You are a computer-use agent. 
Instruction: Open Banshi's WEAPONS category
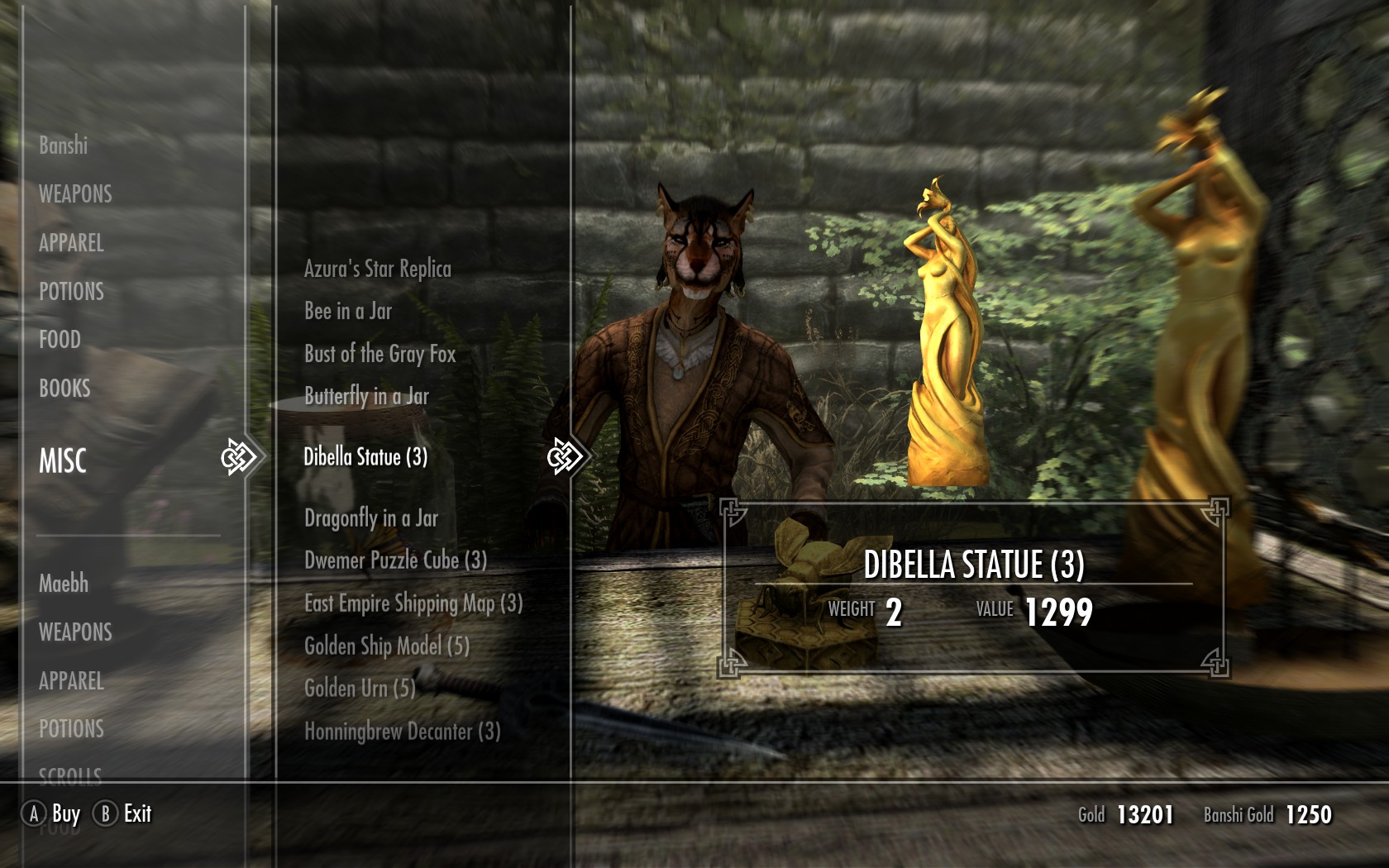click(75, 194)
